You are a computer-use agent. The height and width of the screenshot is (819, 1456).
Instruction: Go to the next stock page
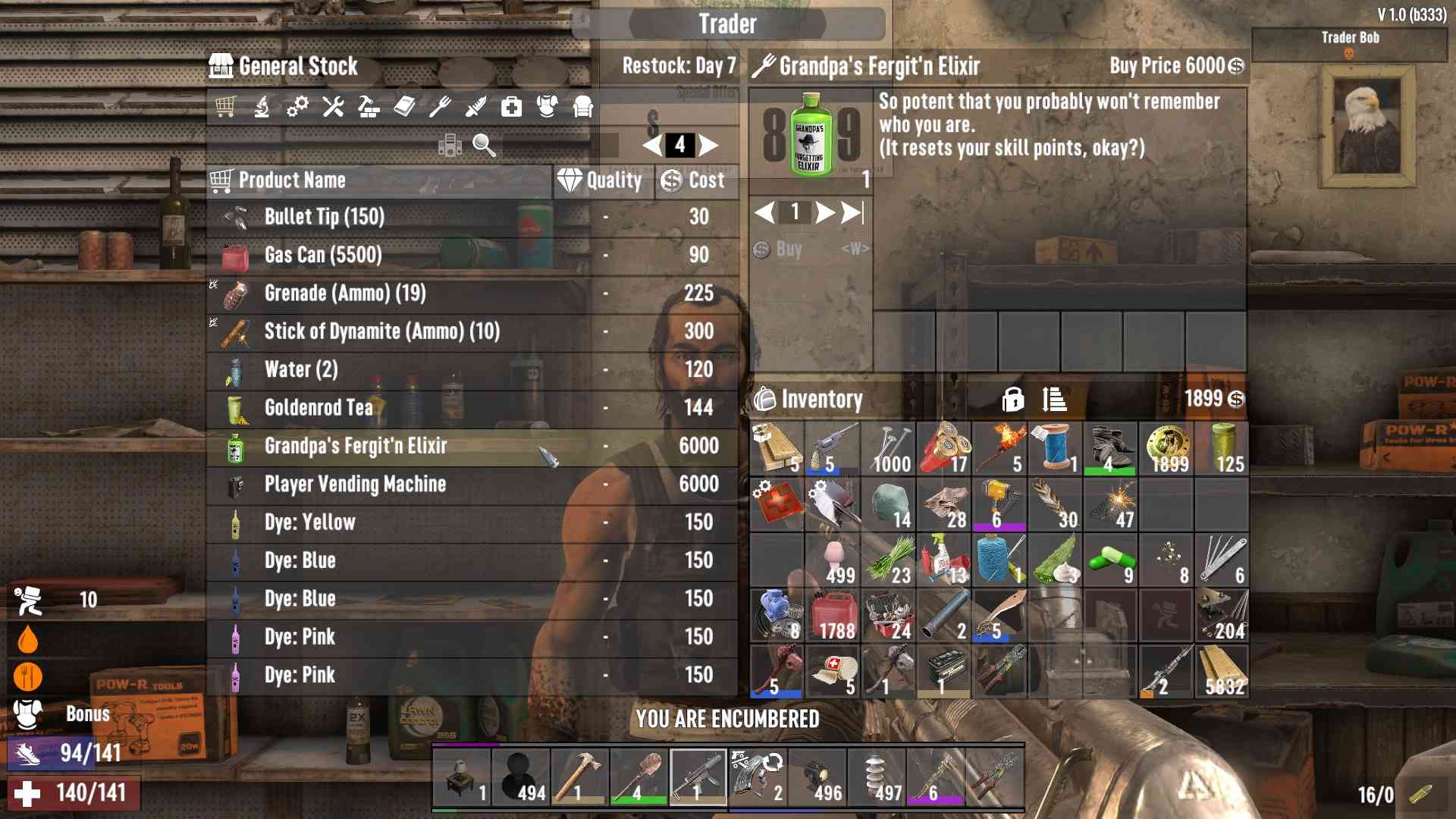(709, 145)
